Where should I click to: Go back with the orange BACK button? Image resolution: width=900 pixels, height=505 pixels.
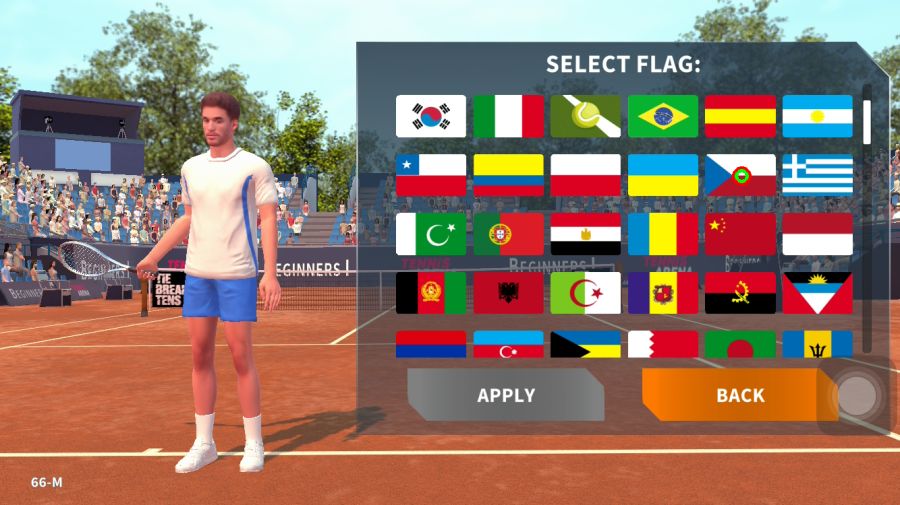tap(740, 395)
